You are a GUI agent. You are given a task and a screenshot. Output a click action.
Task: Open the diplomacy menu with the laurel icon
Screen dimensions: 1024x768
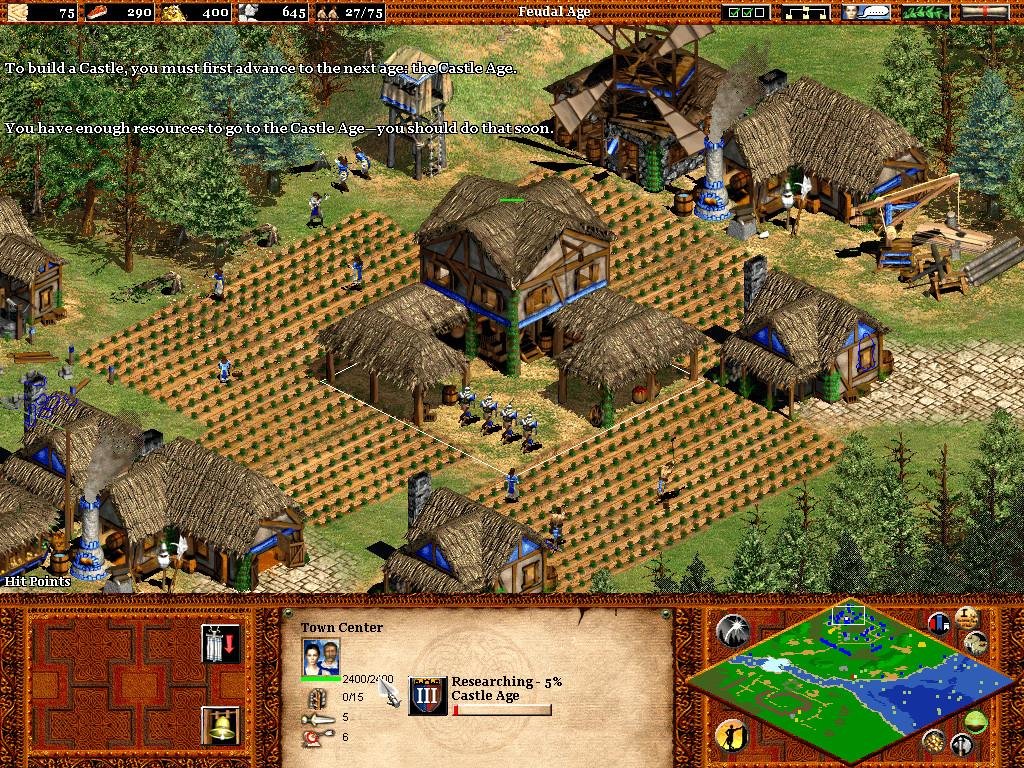pyautogui.click(x=926, y=13)
